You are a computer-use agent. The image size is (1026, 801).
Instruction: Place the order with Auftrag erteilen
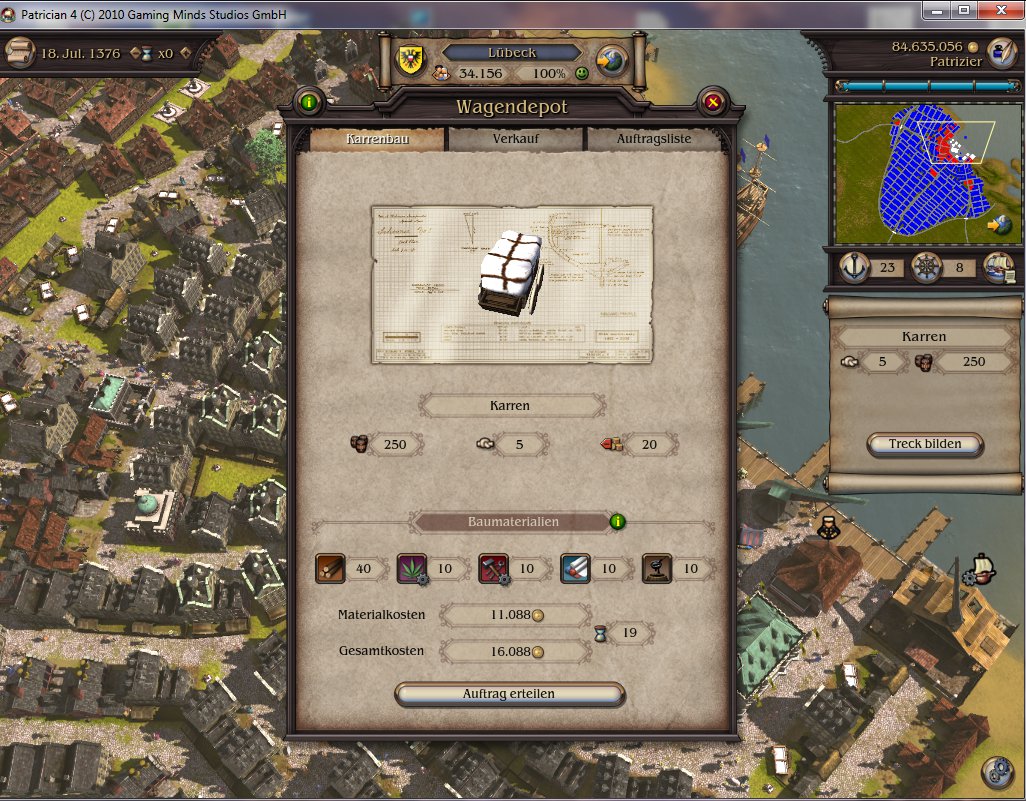click(509, 694)
